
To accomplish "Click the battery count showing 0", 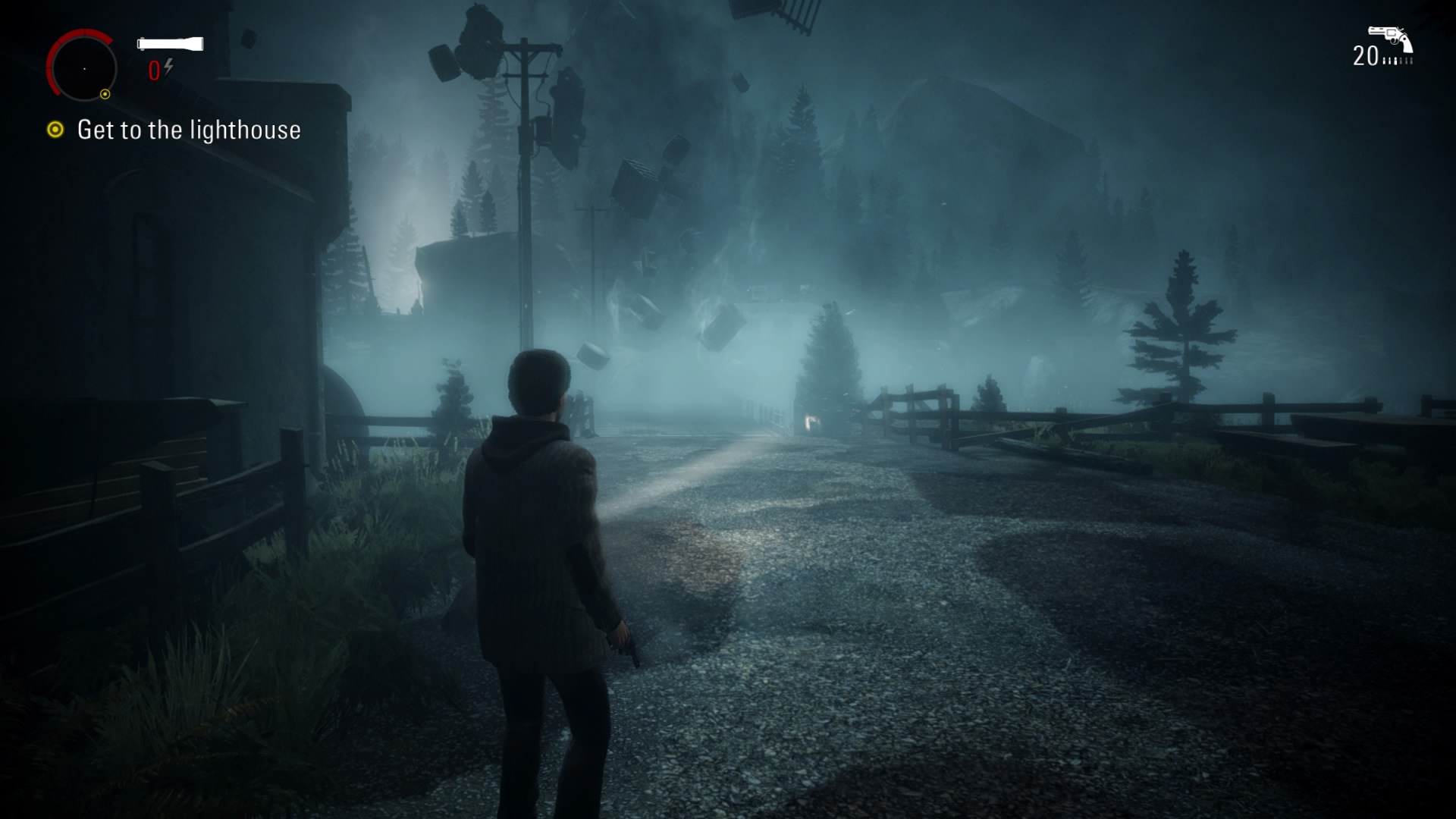I will (154, 70).
